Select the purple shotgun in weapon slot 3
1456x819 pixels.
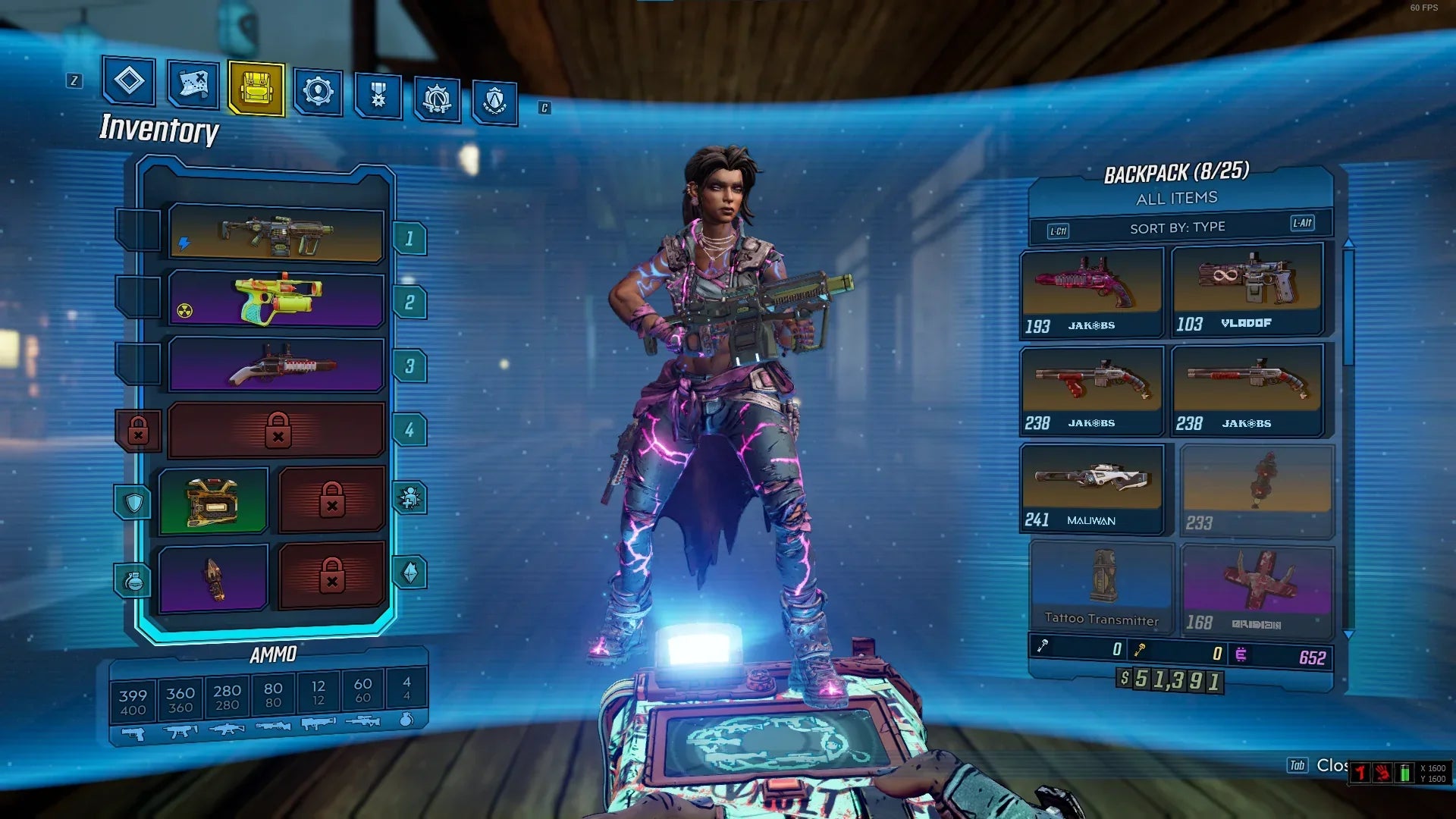pos(276,365)
